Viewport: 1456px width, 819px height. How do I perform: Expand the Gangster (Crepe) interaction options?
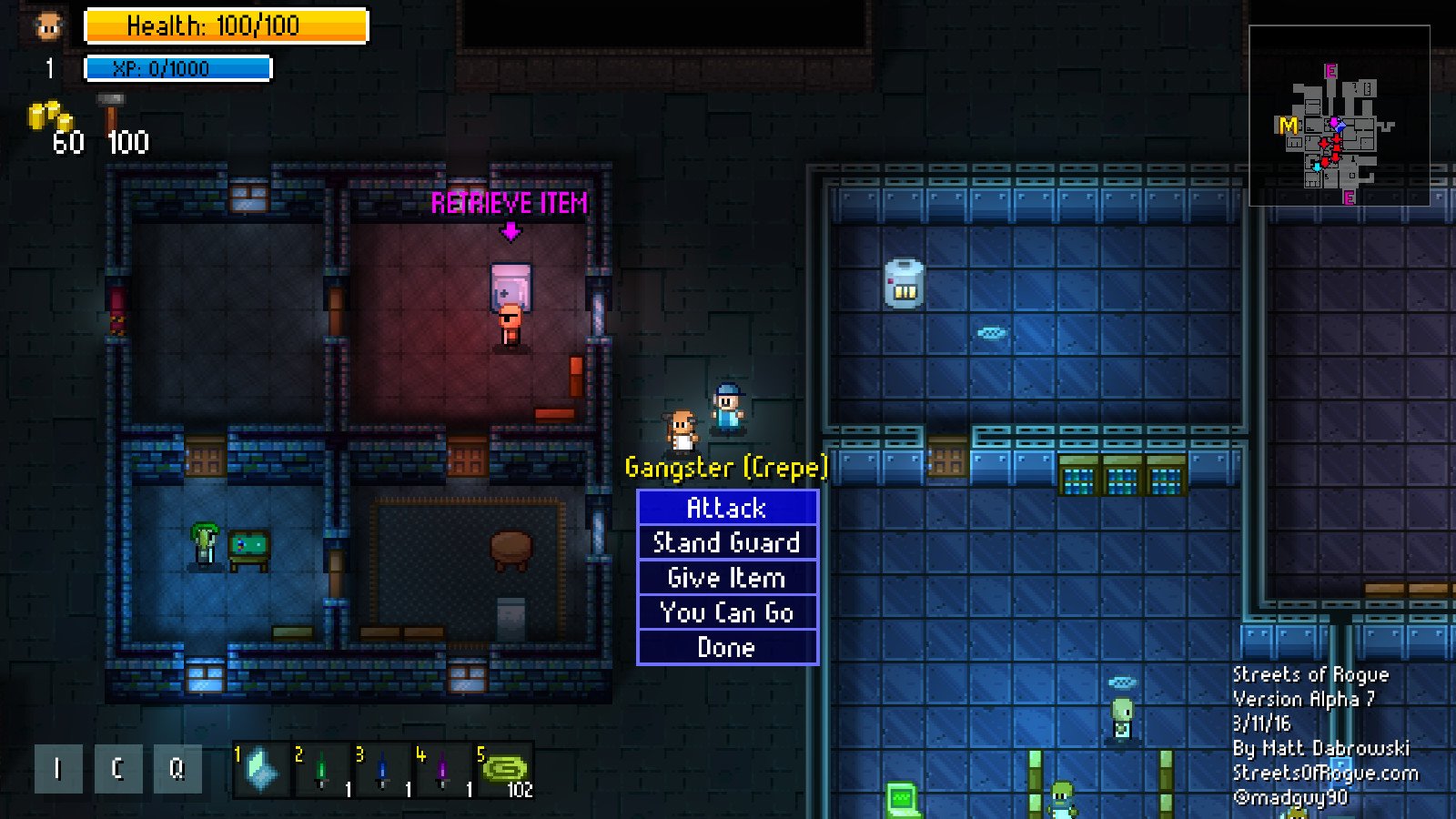coord(728,467)
